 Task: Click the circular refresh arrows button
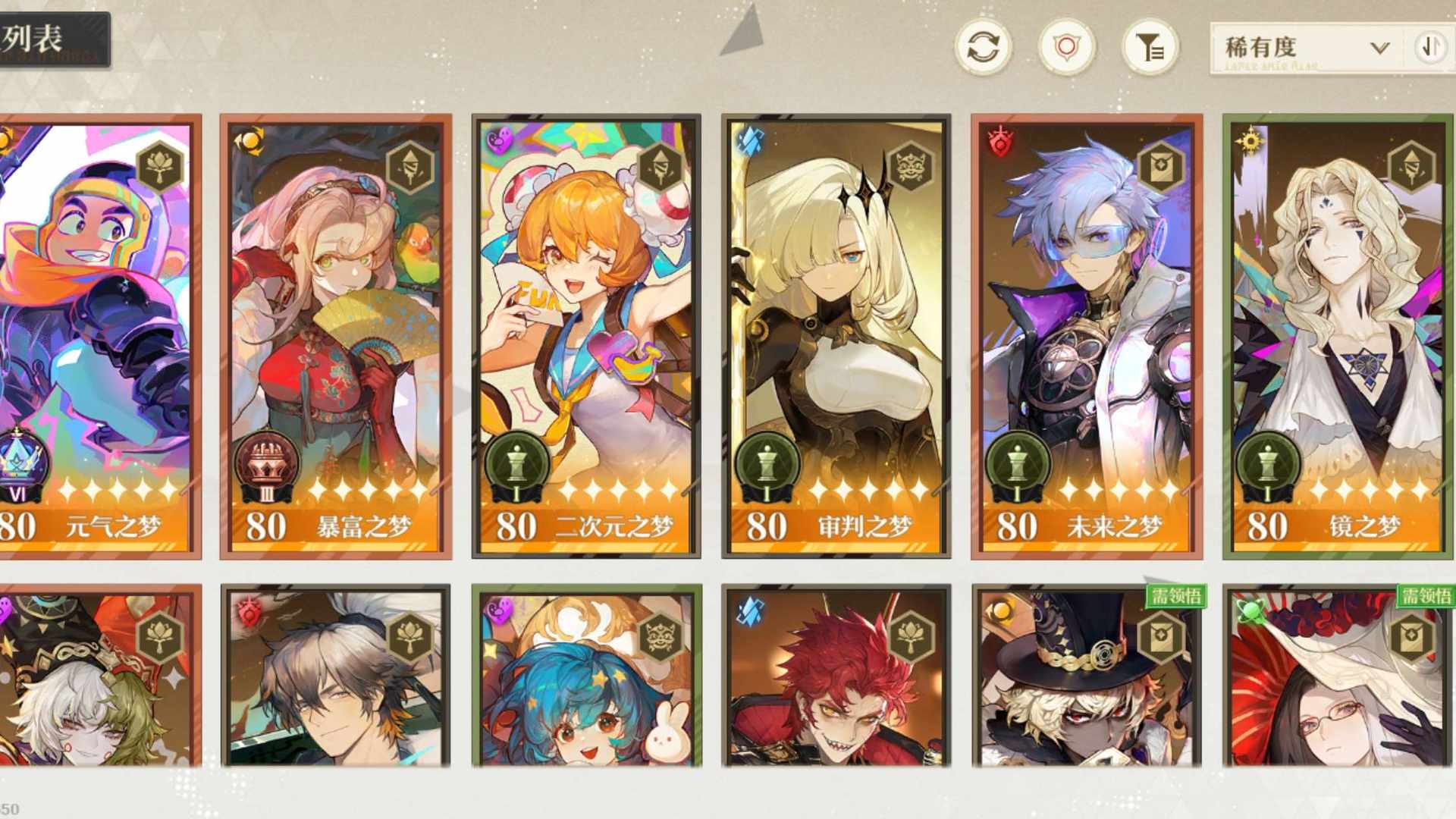983,48
